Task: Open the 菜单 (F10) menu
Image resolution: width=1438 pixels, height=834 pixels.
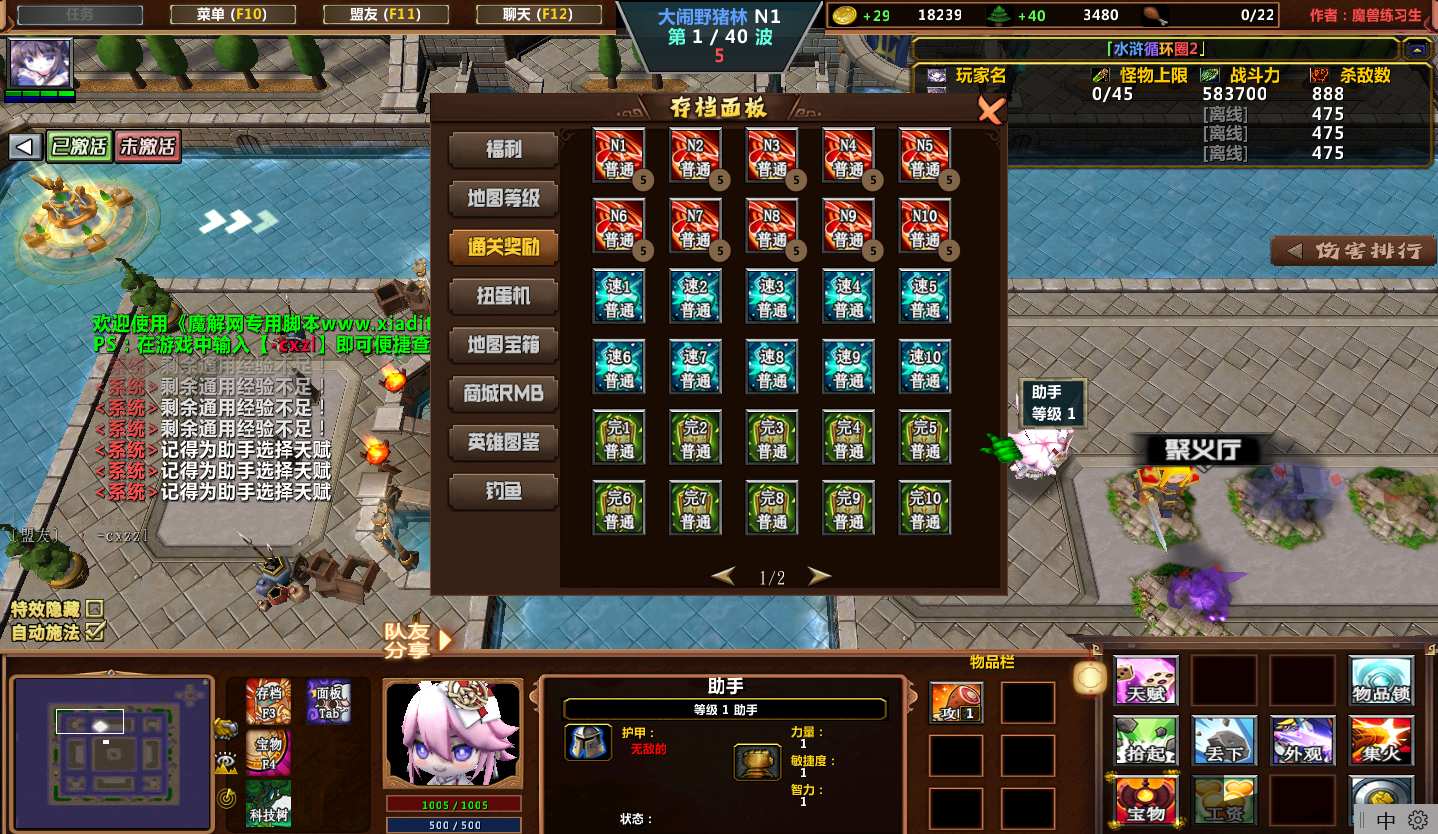Action: pyautogui.click(x=232, y=14)
